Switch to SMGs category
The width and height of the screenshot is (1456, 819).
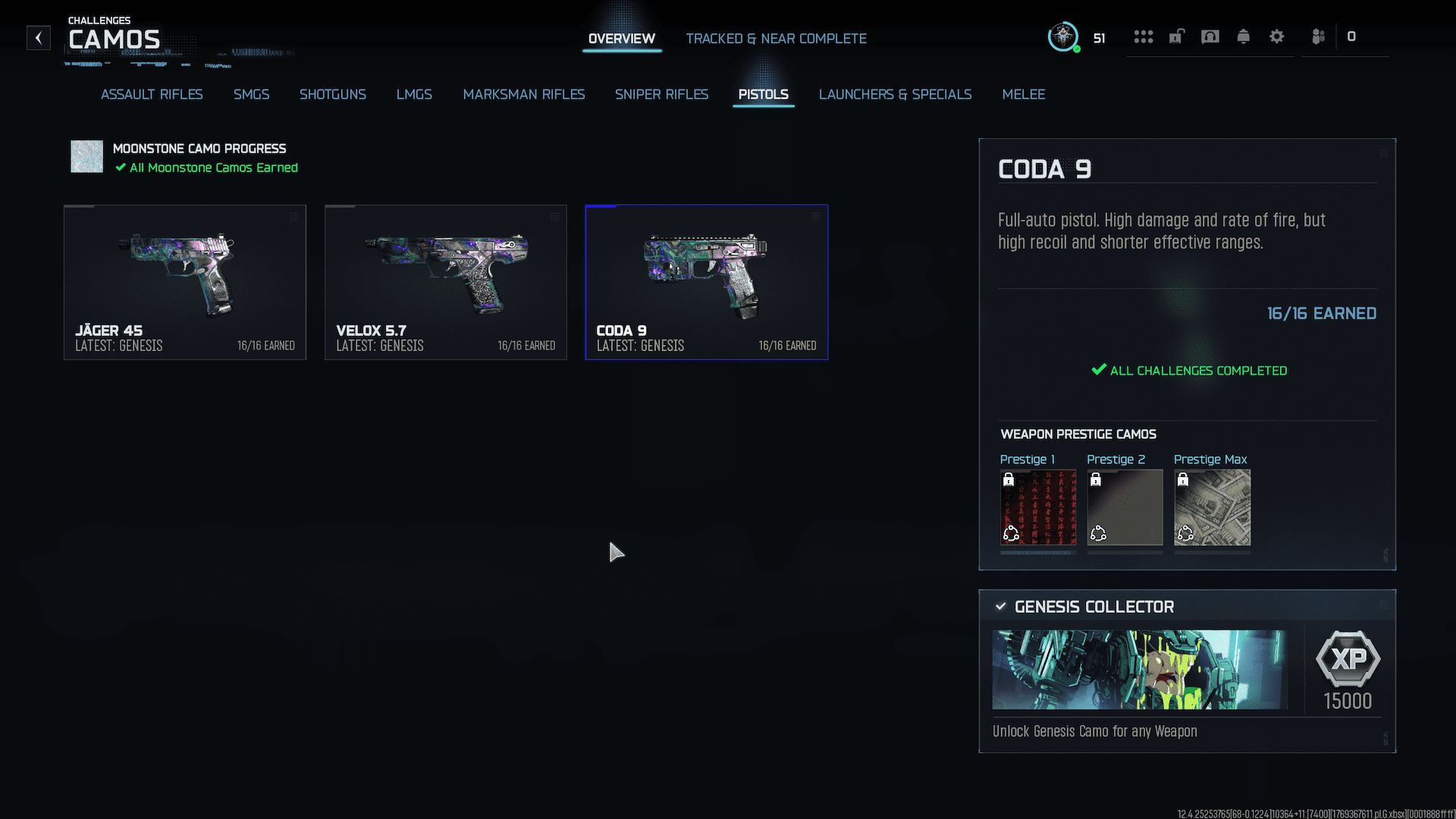251,94
